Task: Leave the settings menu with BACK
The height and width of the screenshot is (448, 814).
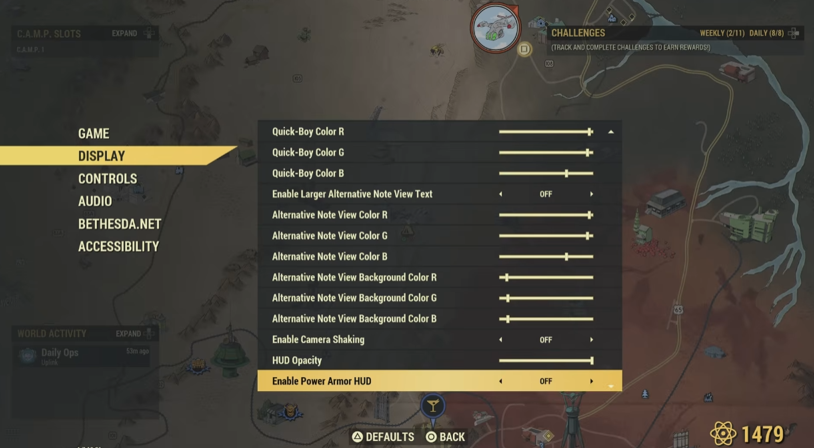Action: click(x=445, y=437)
